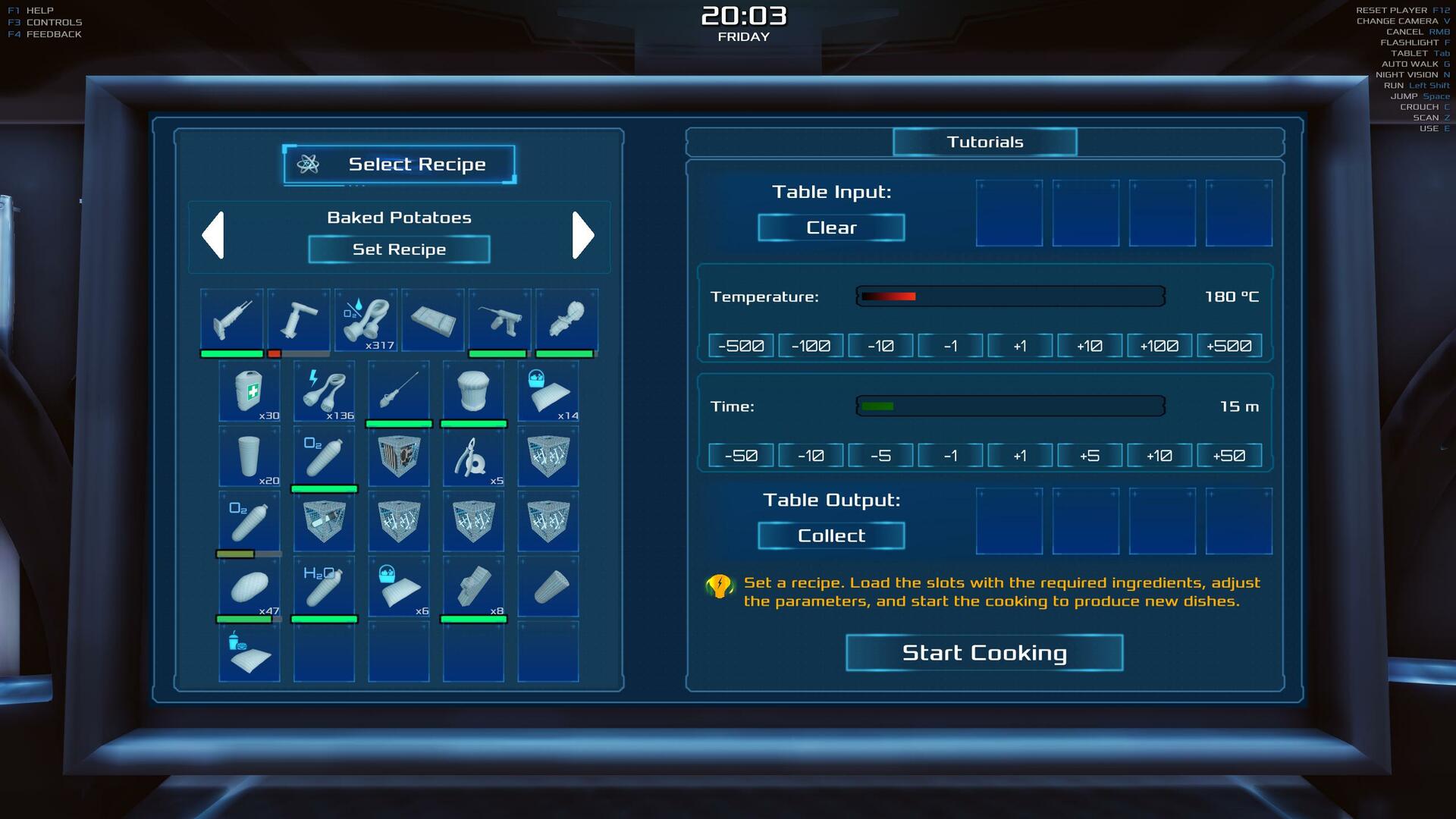The image size is (1456, 819).
Task: Increase temperature by 10
Action: [x=1090, y=346]
